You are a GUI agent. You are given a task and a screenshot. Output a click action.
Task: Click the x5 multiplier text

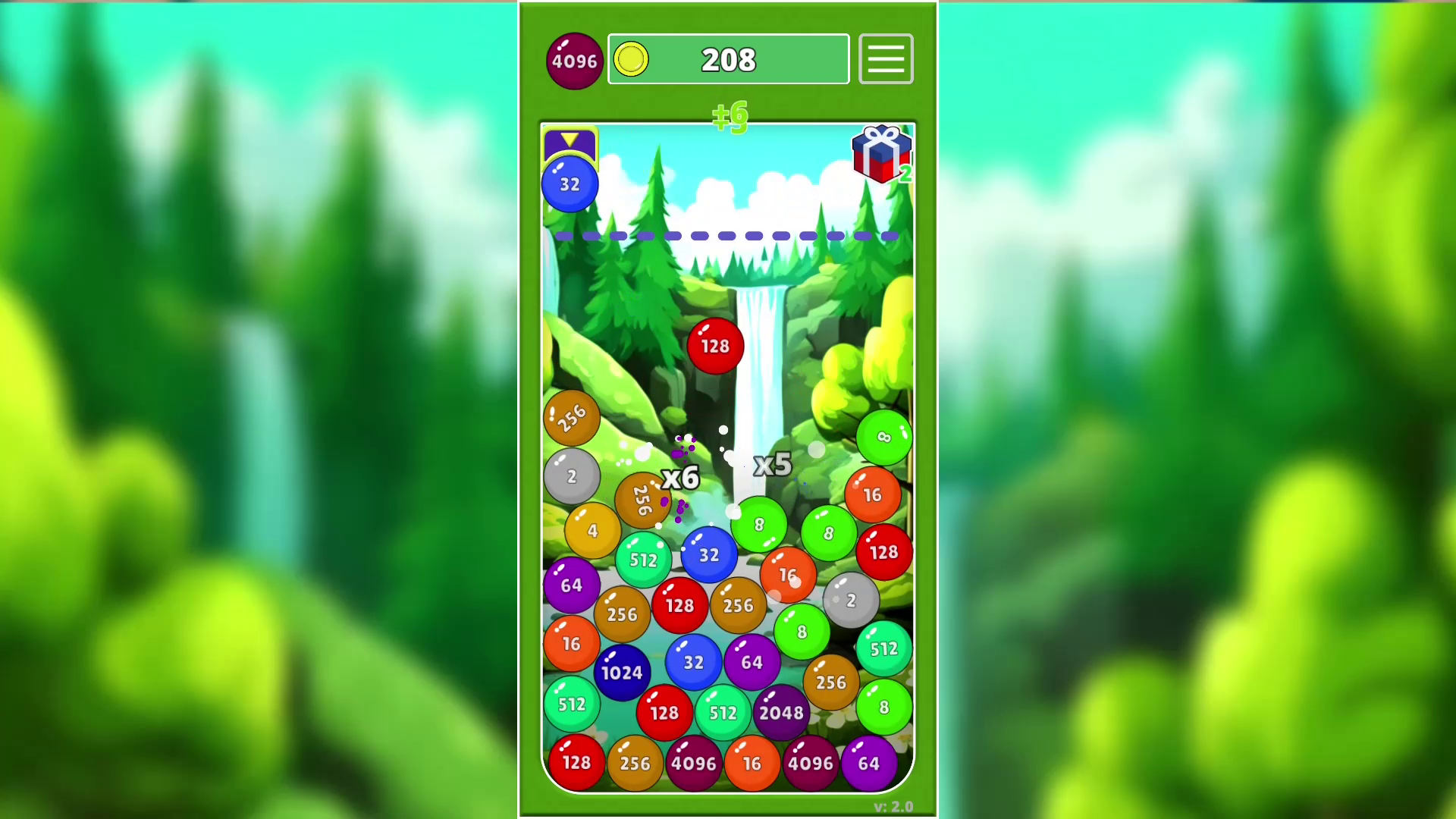(x=773, y=464)
